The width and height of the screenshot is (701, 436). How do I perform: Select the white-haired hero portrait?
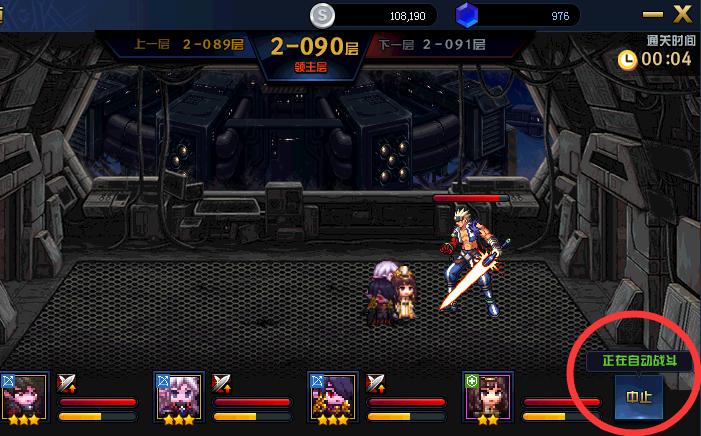point(179,395)
